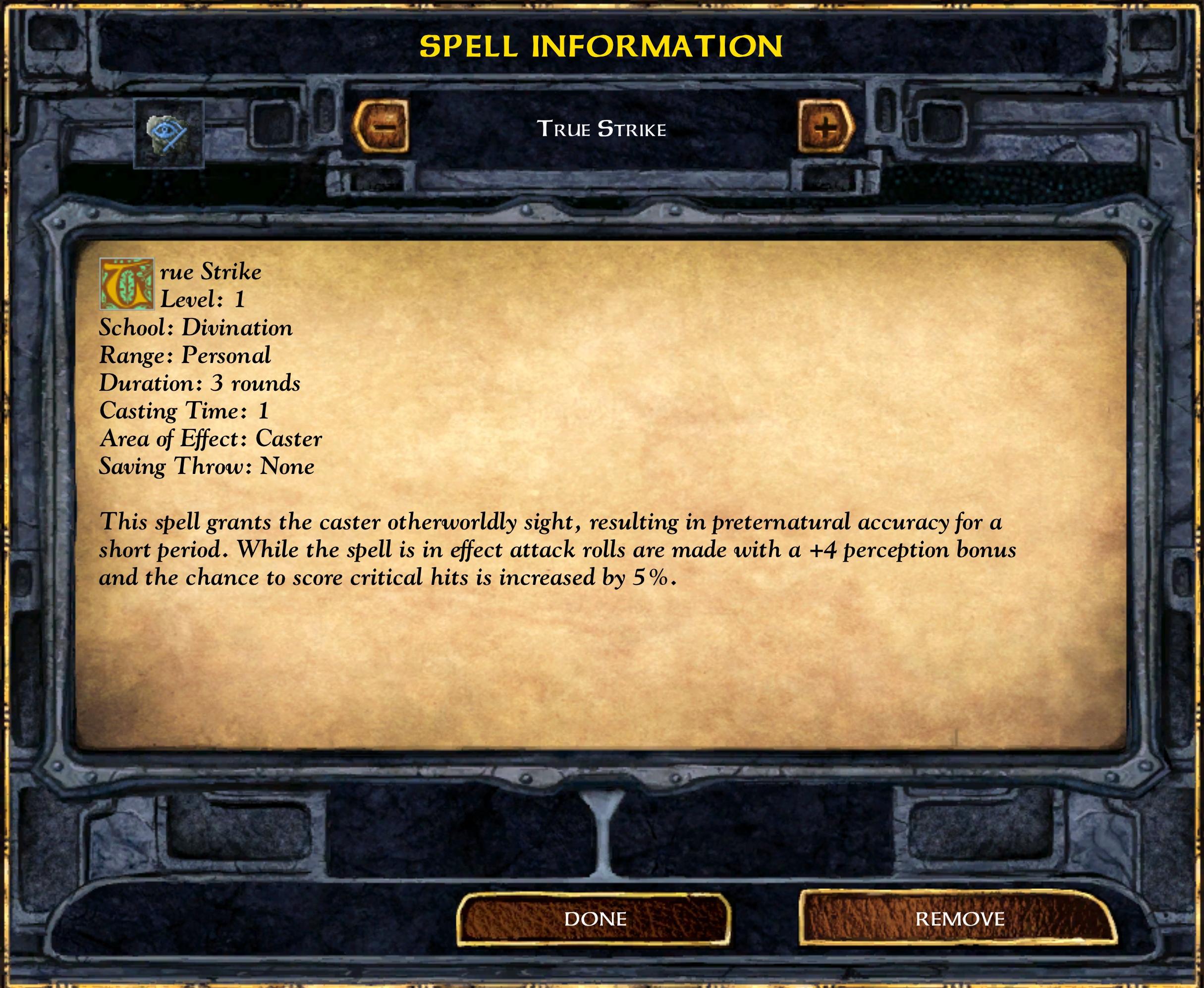
Task: Click the Done button
Action: [594, 919]
